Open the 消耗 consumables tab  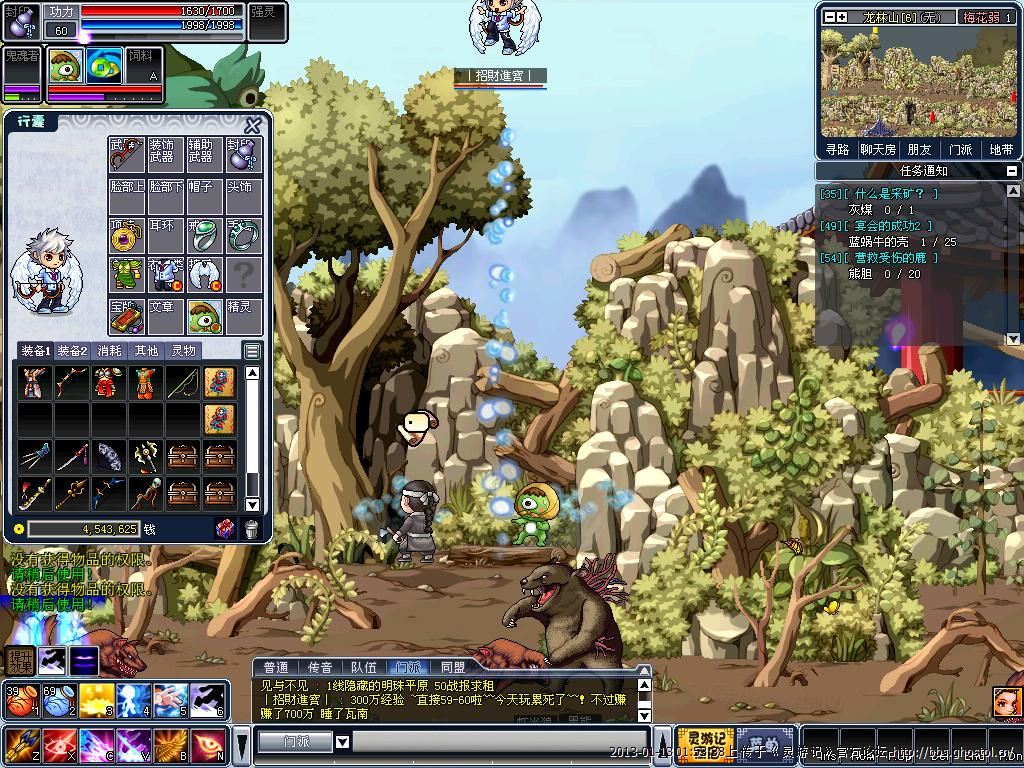(111, 351)
